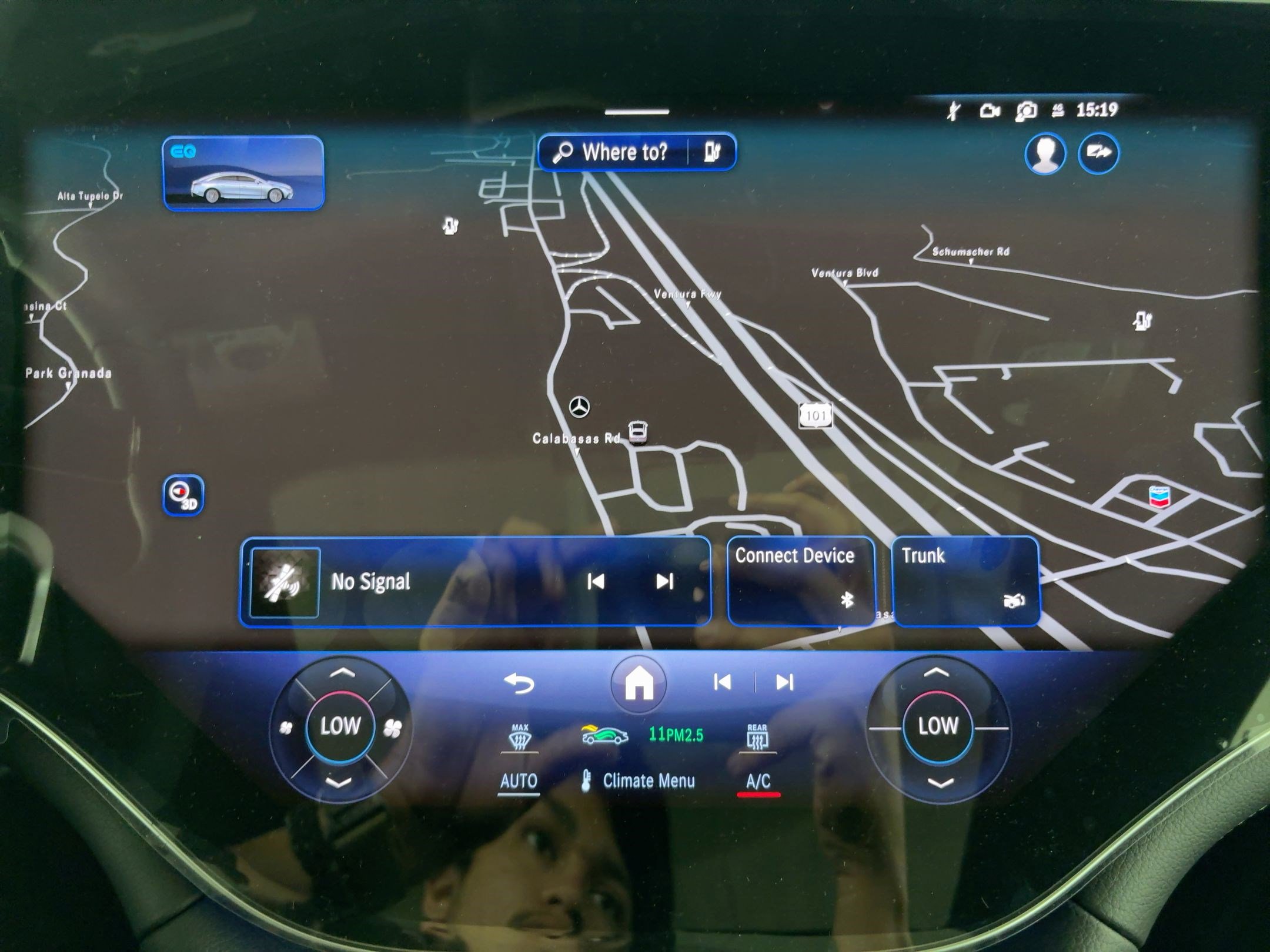
Task: Open the user profile icon
Action: pos(1046,153)
